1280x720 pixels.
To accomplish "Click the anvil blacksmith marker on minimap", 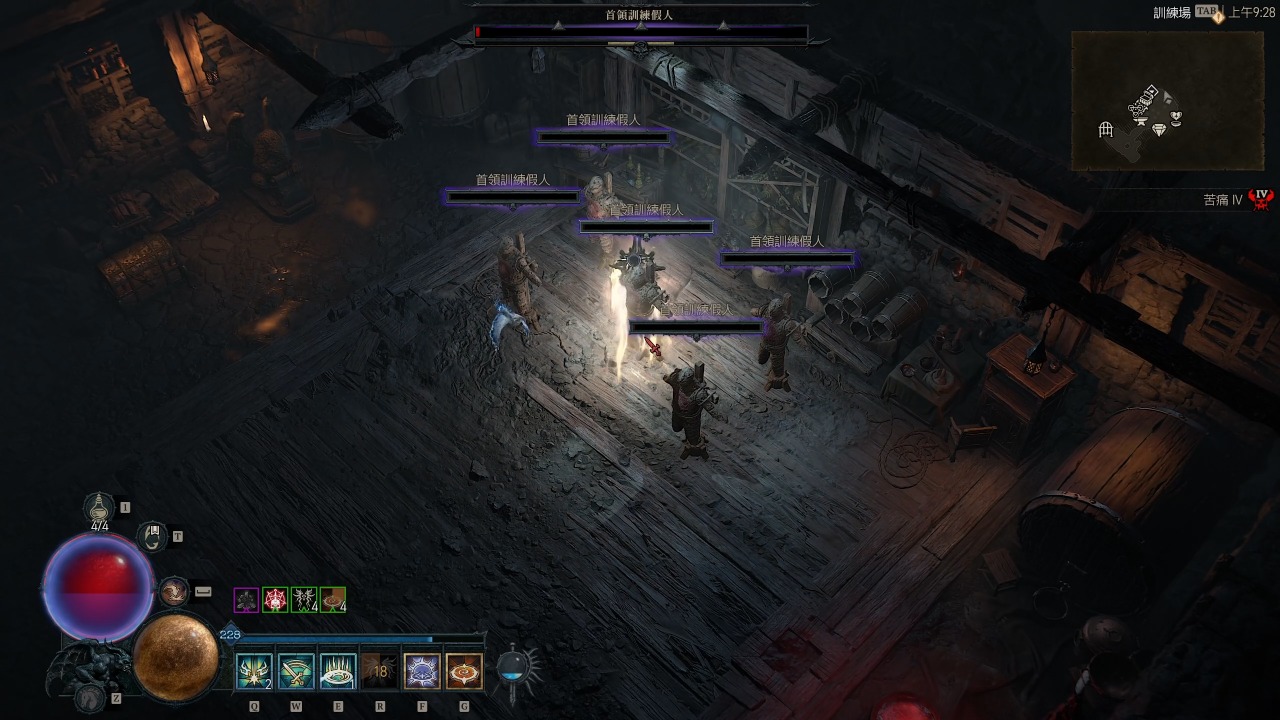I will click(1139, 120).
